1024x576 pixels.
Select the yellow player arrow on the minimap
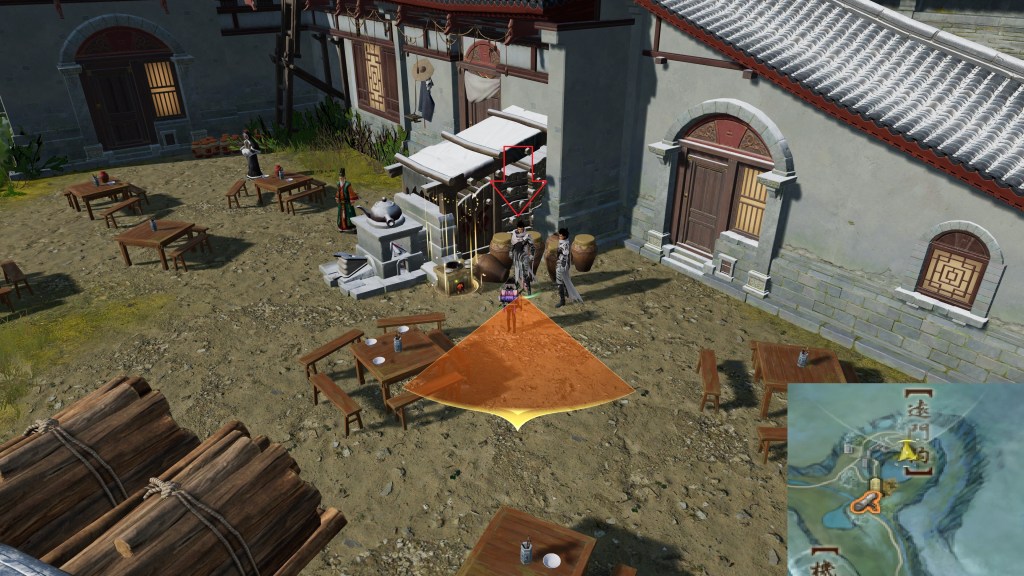pos(907,451)
